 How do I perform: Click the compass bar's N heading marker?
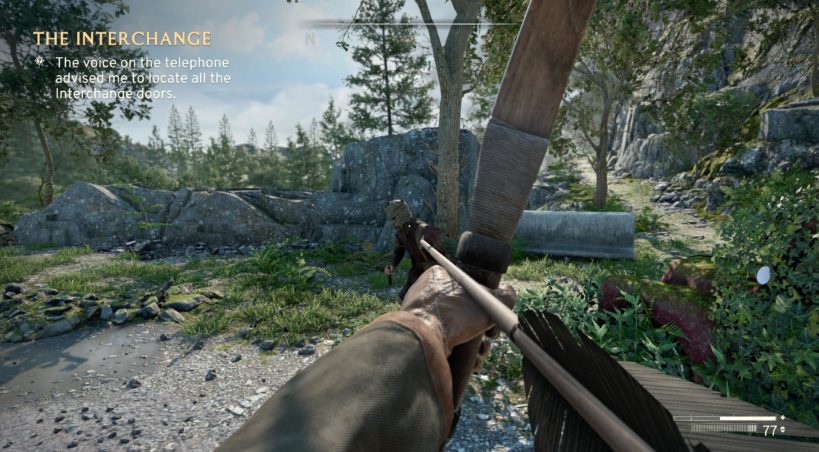[x=310, y=39]
